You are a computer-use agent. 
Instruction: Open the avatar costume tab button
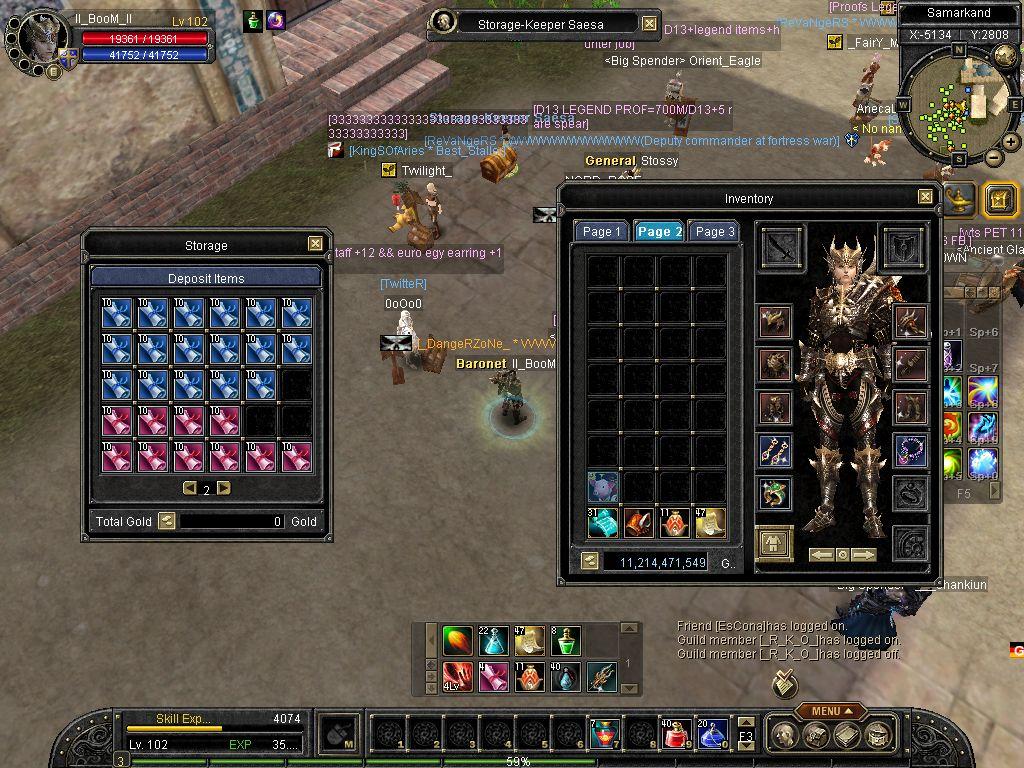(x=774, y=544)
